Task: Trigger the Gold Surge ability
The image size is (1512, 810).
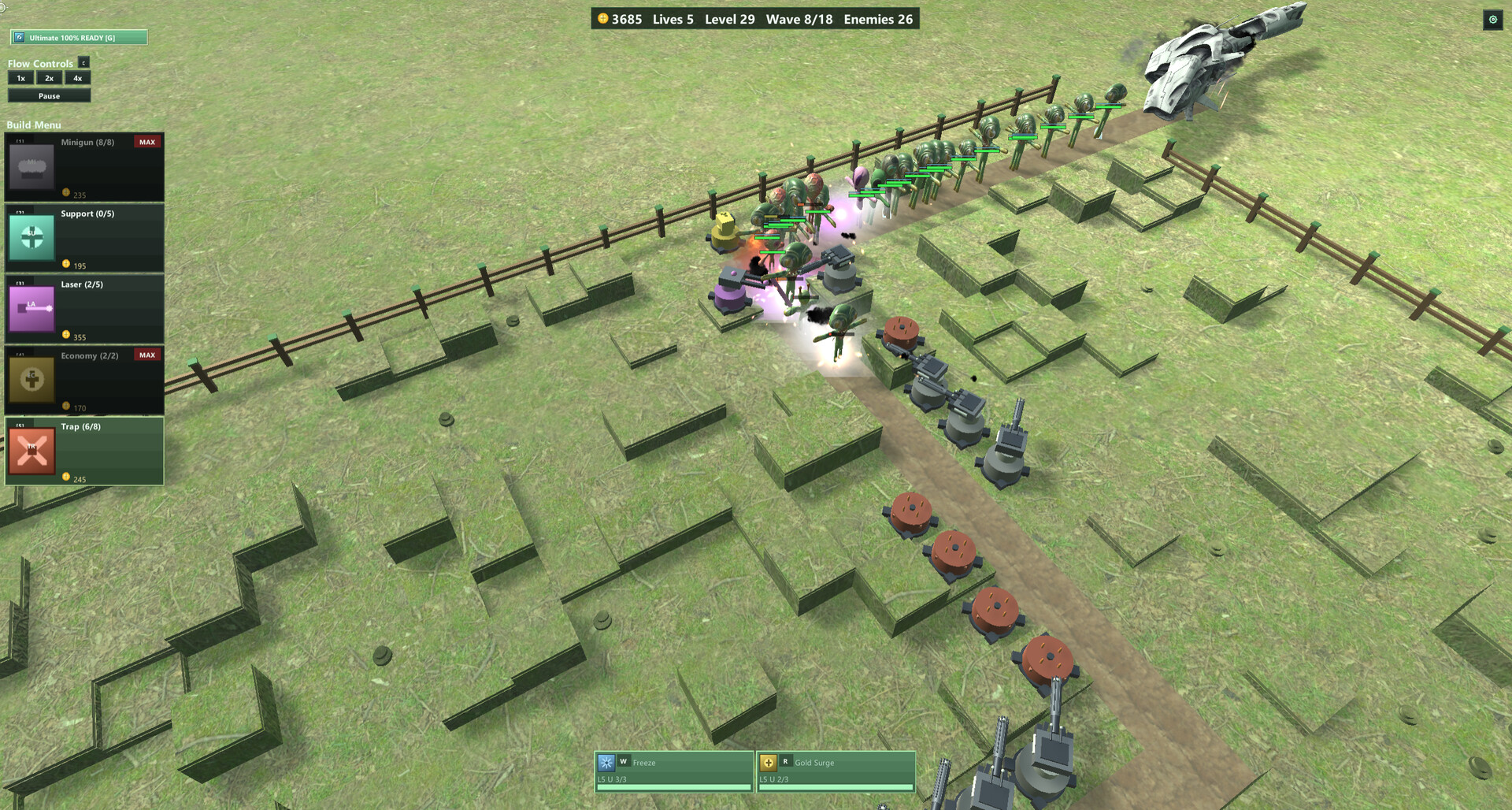Action: (x=836, y=771)
